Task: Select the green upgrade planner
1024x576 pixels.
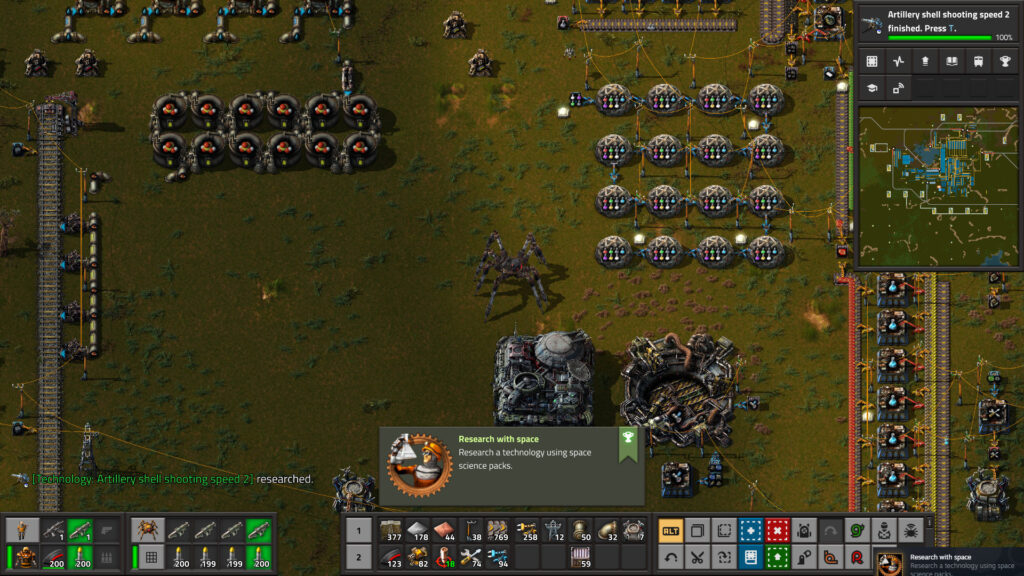Action: 775,557
